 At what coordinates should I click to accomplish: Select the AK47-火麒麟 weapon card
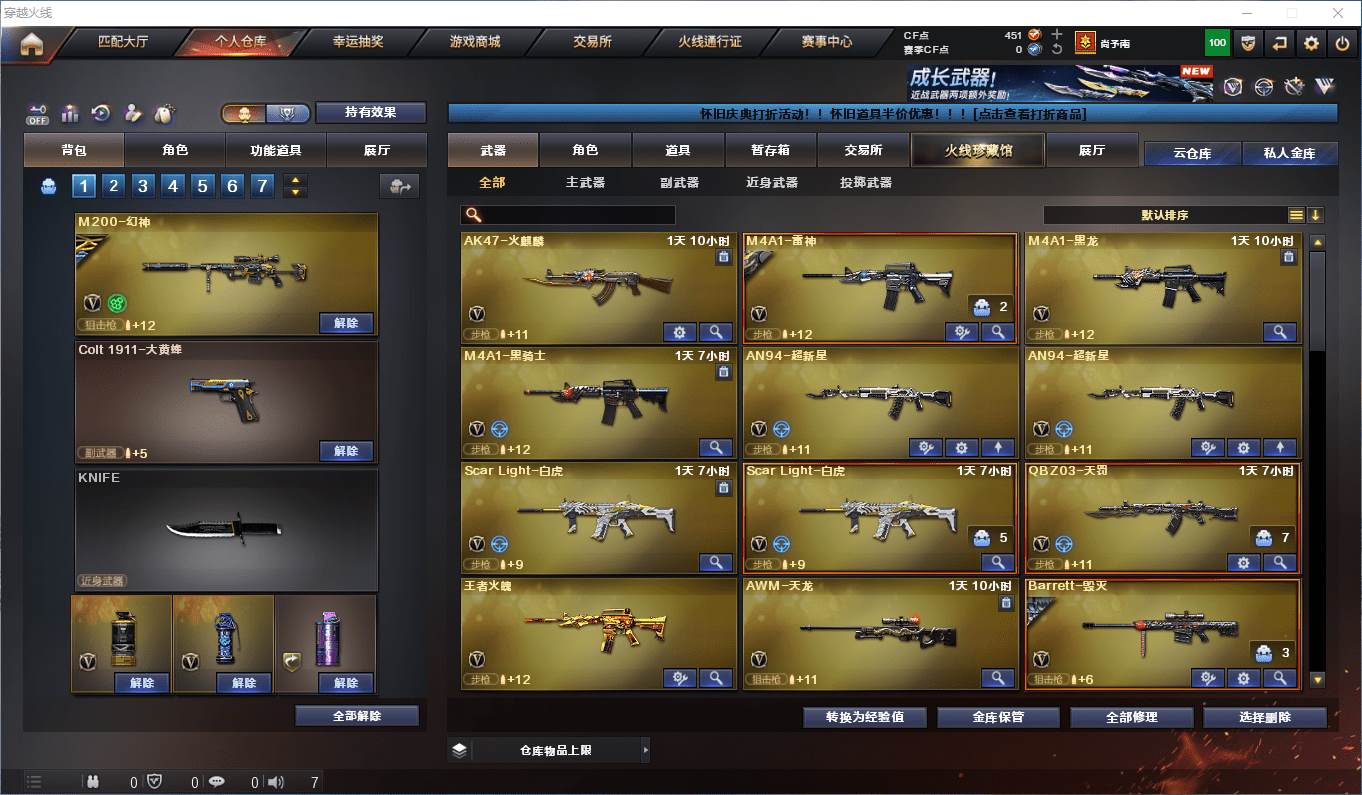(598, 288)
